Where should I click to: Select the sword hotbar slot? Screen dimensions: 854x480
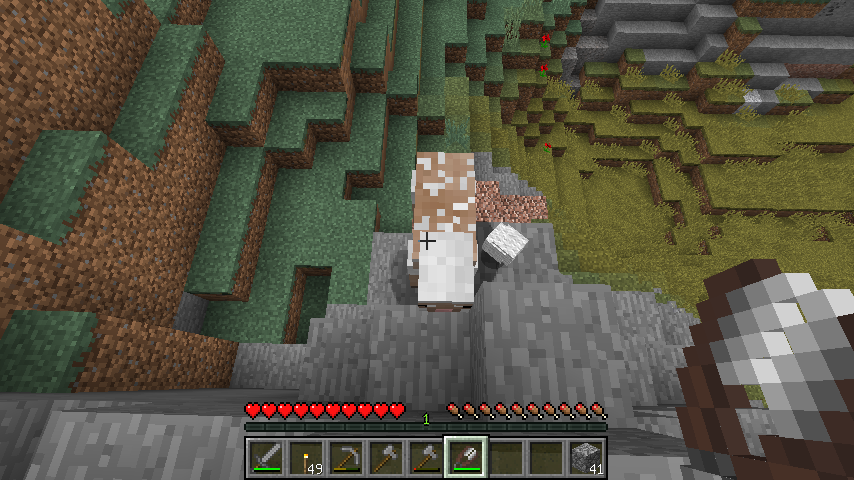266,459
